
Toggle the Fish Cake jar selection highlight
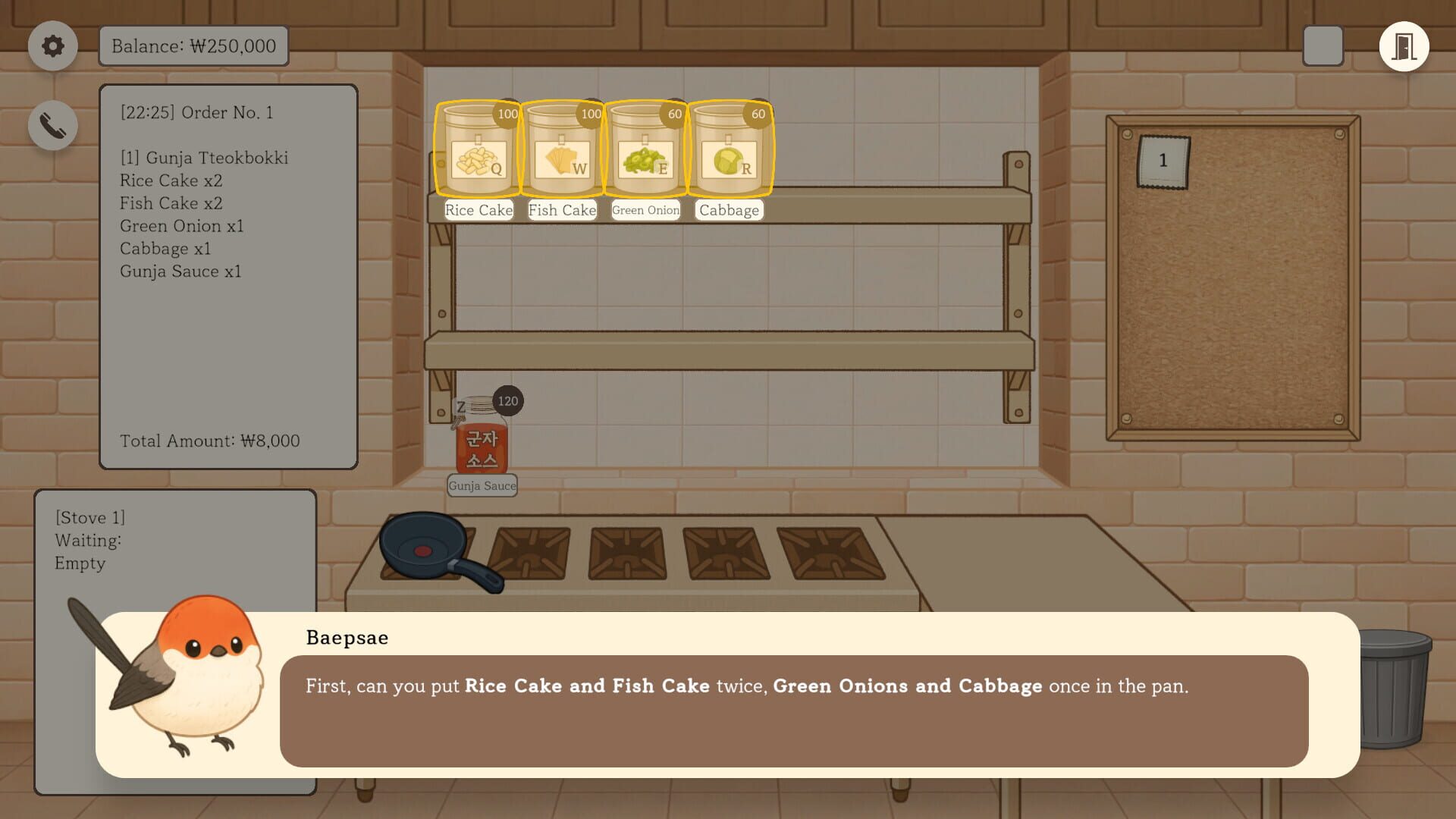point(562,149)
